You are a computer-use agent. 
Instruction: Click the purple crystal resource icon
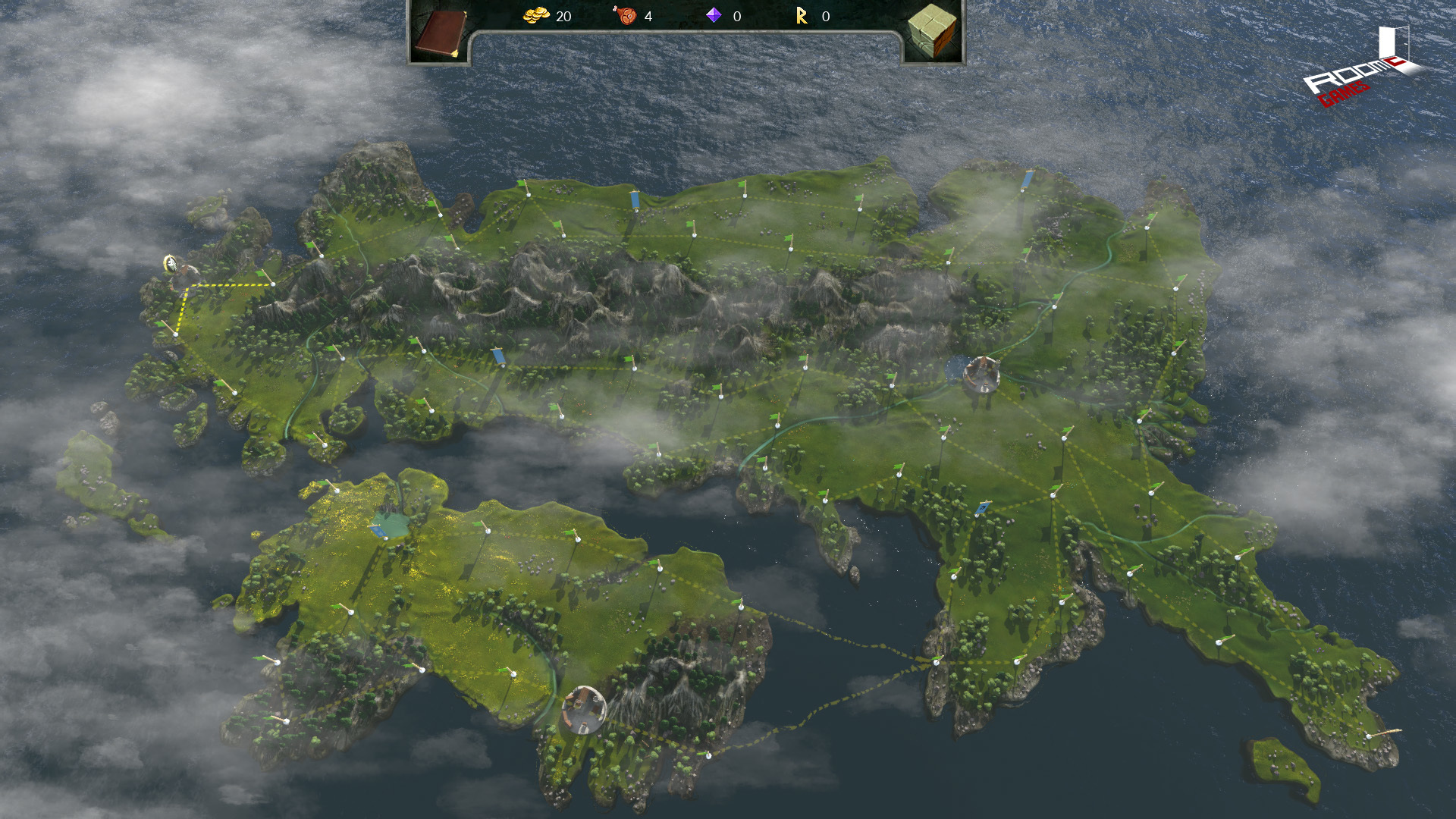(714, 17)
